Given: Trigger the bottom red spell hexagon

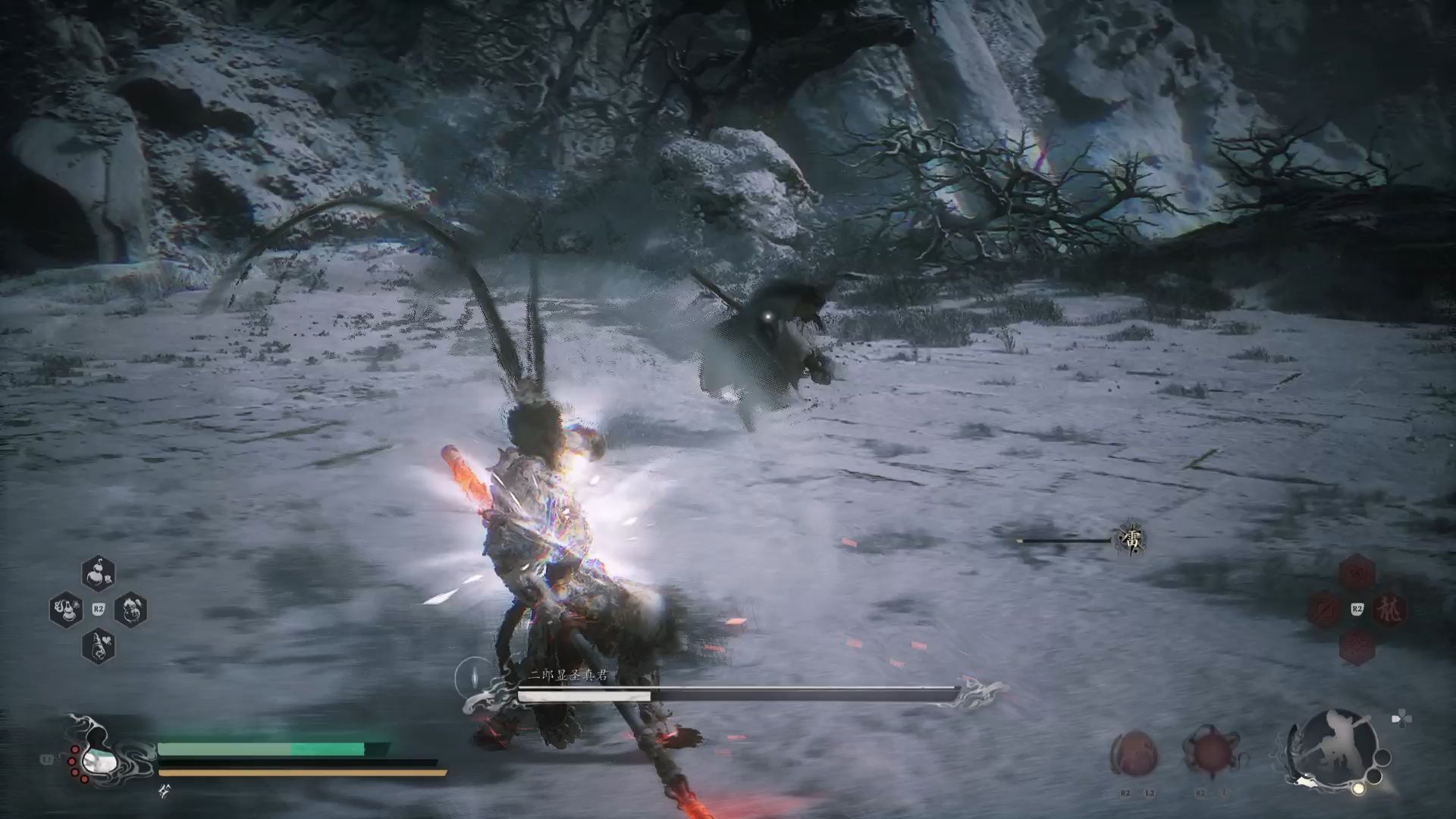Looking at the screenshot, I should (1357, 647).
